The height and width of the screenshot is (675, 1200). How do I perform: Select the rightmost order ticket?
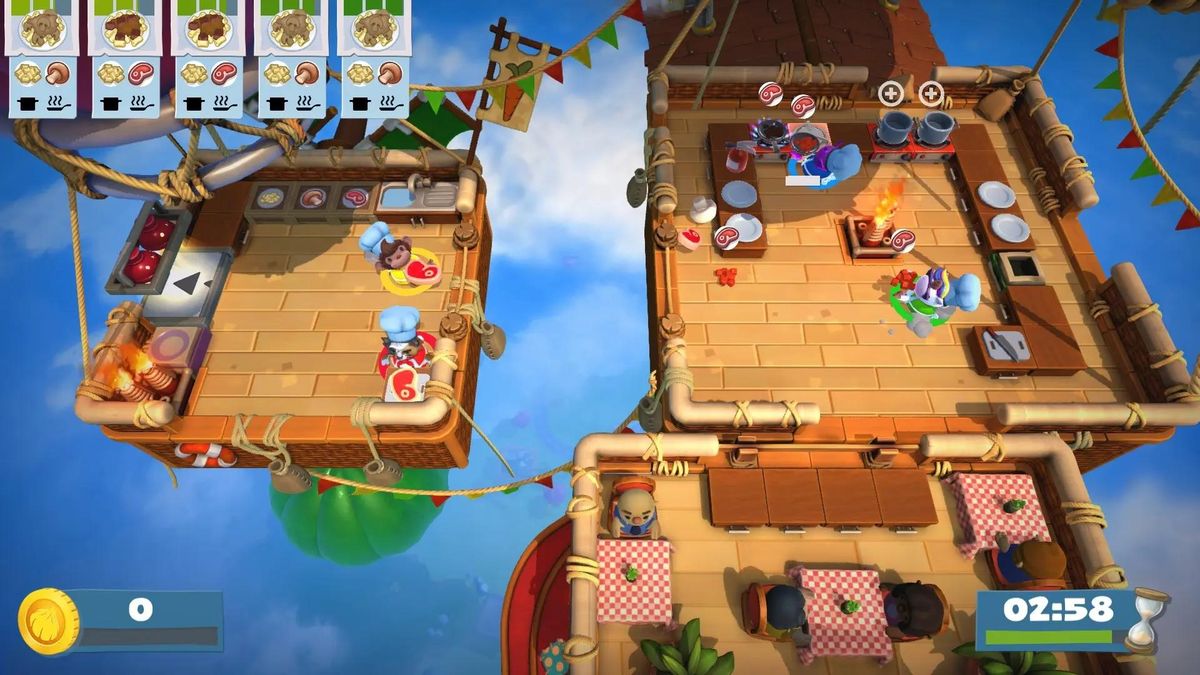click(375, 58)
